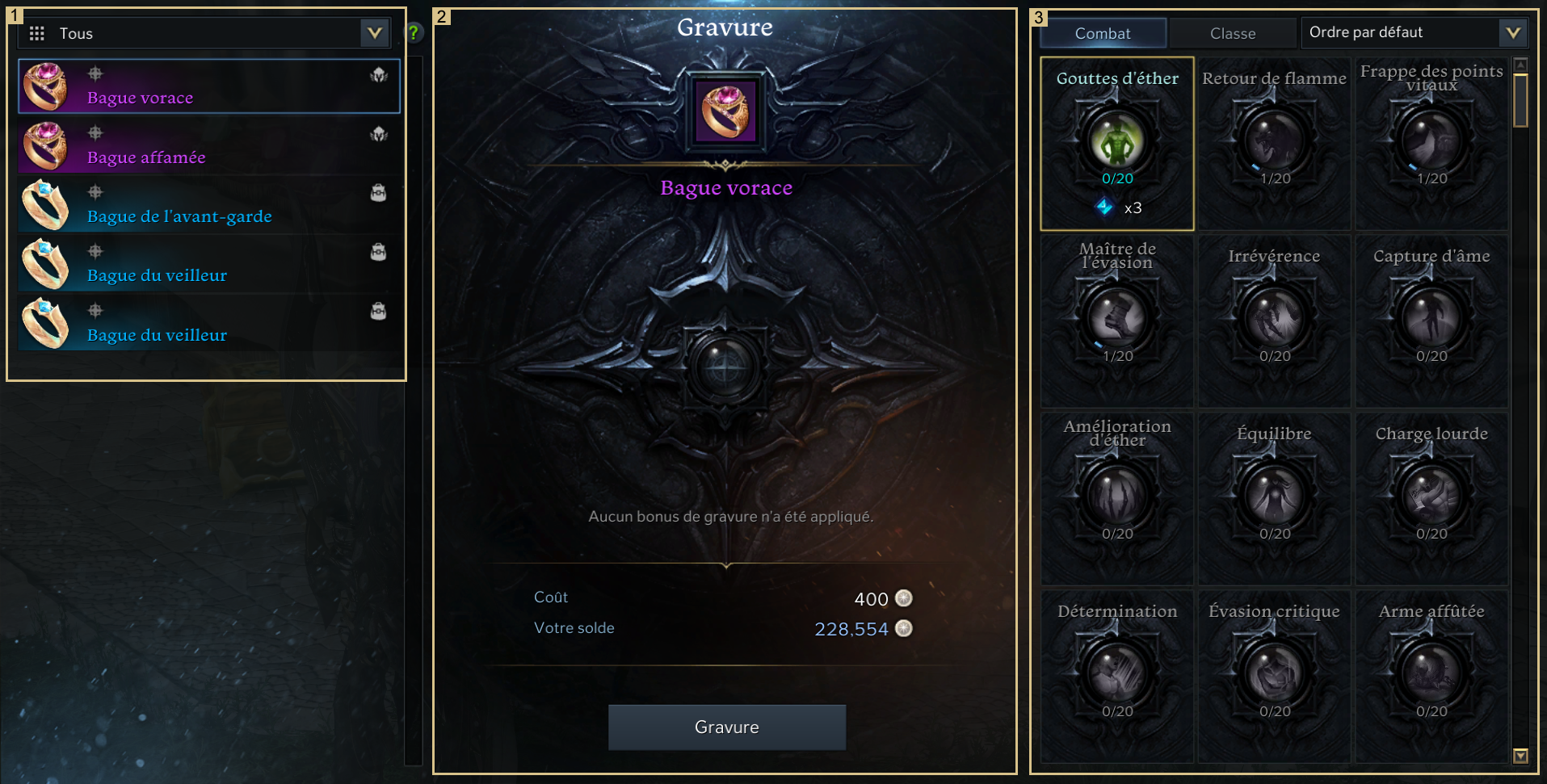Pick the Frappe des points vitaux engraving

tap(1431, 142)
